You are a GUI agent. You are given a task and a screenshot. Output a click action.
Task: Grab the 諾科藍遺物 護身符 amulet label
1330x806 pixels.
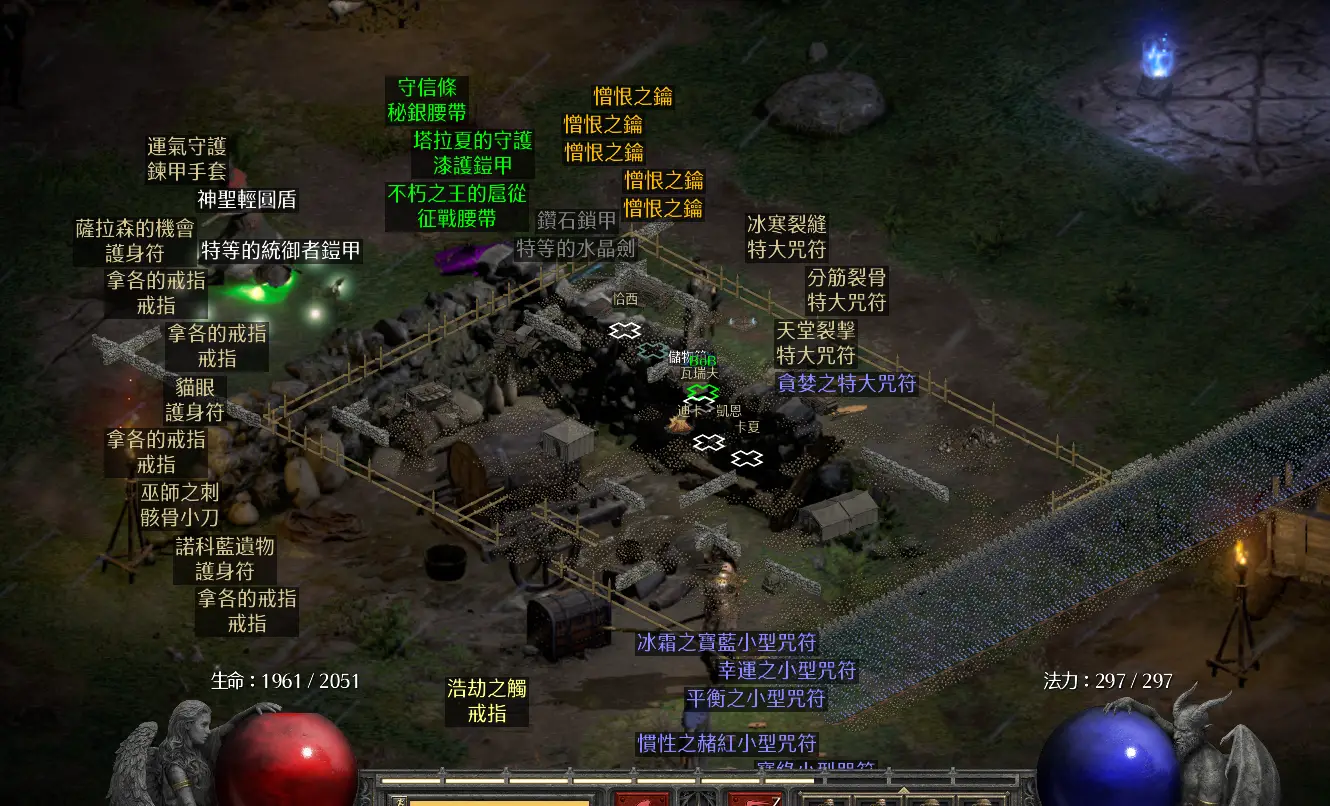click(x=224, y=559)
